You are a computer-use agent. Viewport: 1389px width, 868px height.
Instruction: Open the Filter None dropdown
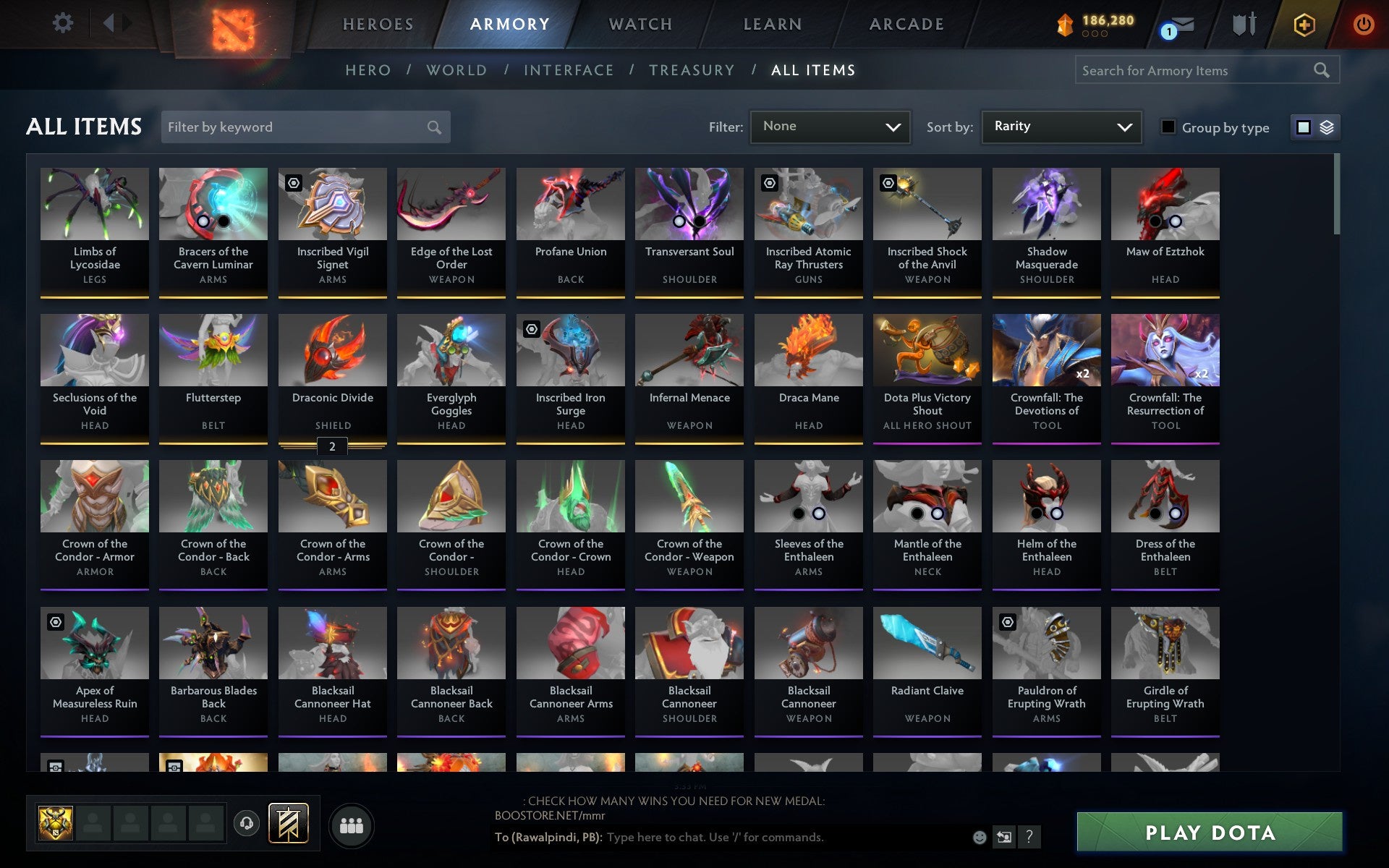[830, 127]
